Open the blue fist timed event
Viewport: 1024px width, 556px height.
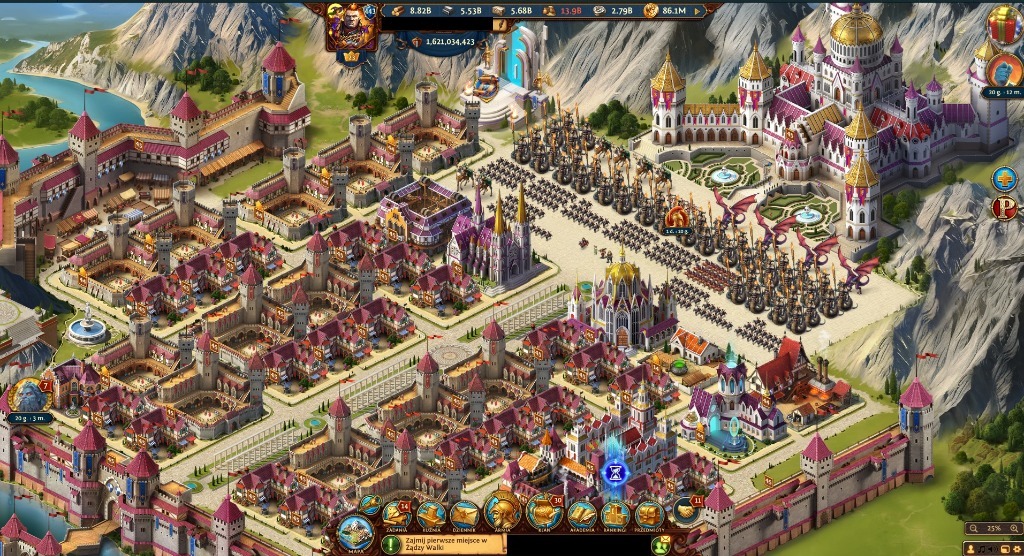pos(1003,70)
